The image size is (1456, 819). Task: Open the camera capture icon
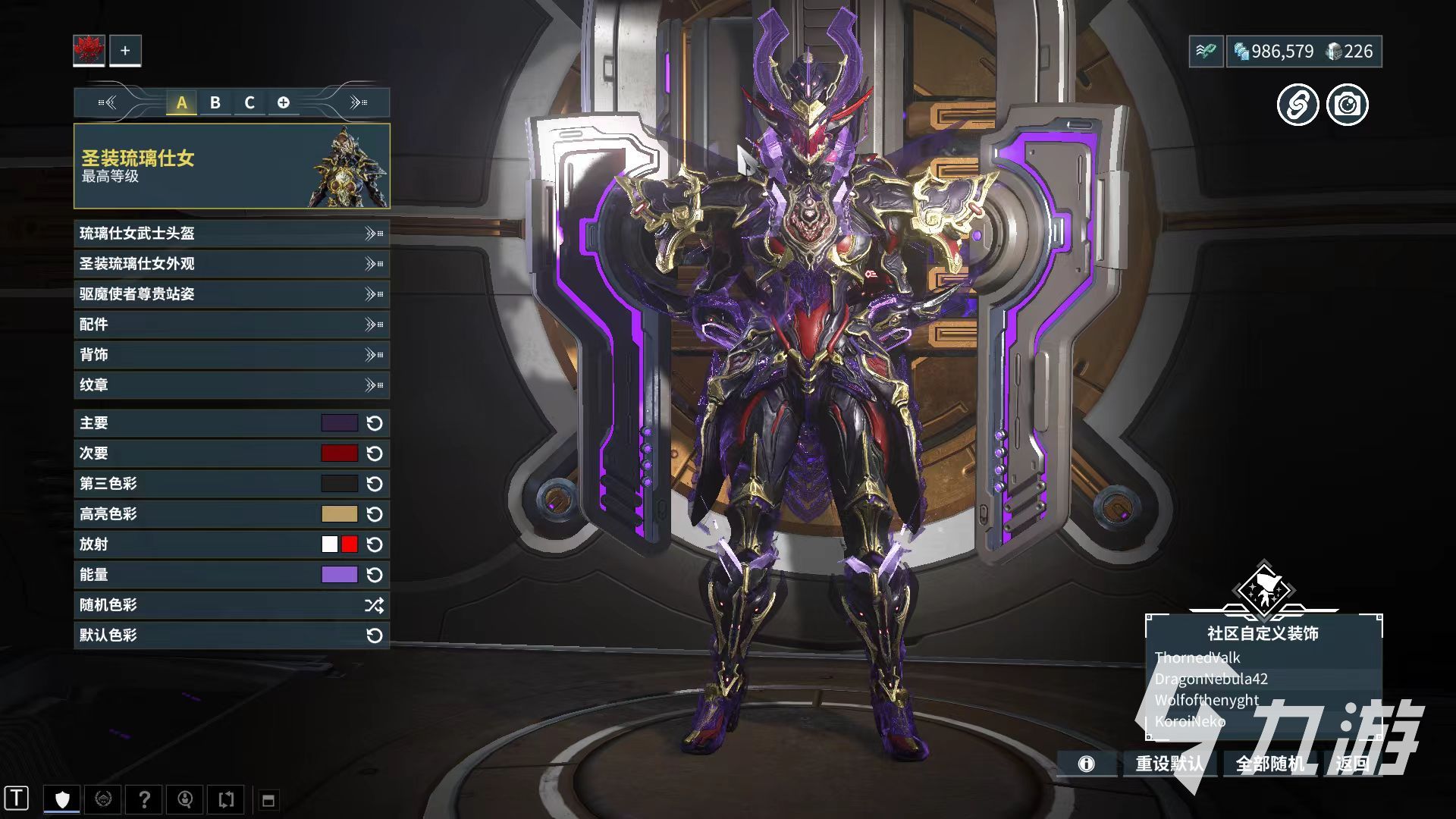[1348, 105]
